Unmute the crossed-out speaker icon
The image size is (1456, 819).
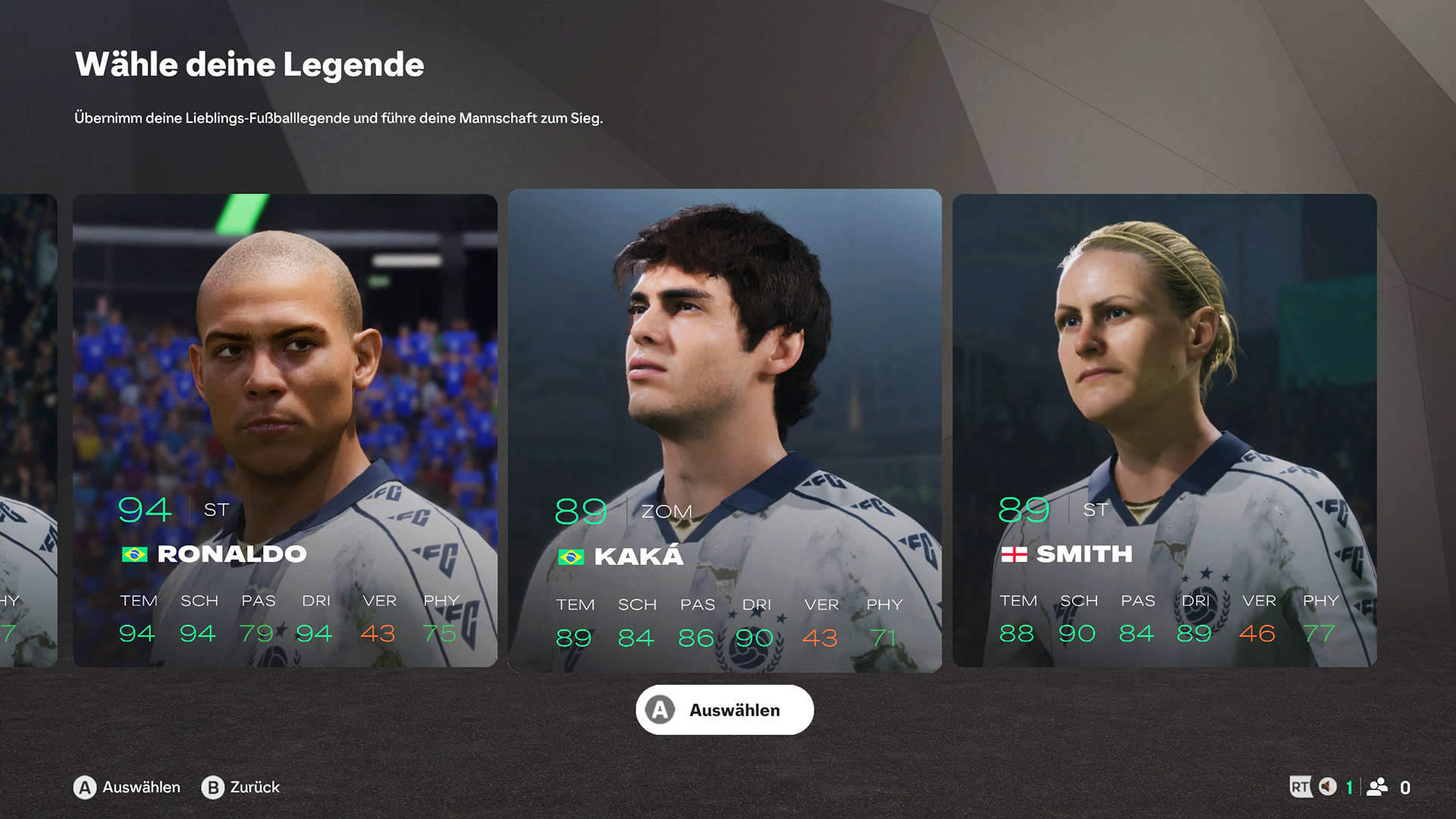tap(1329, 787)
